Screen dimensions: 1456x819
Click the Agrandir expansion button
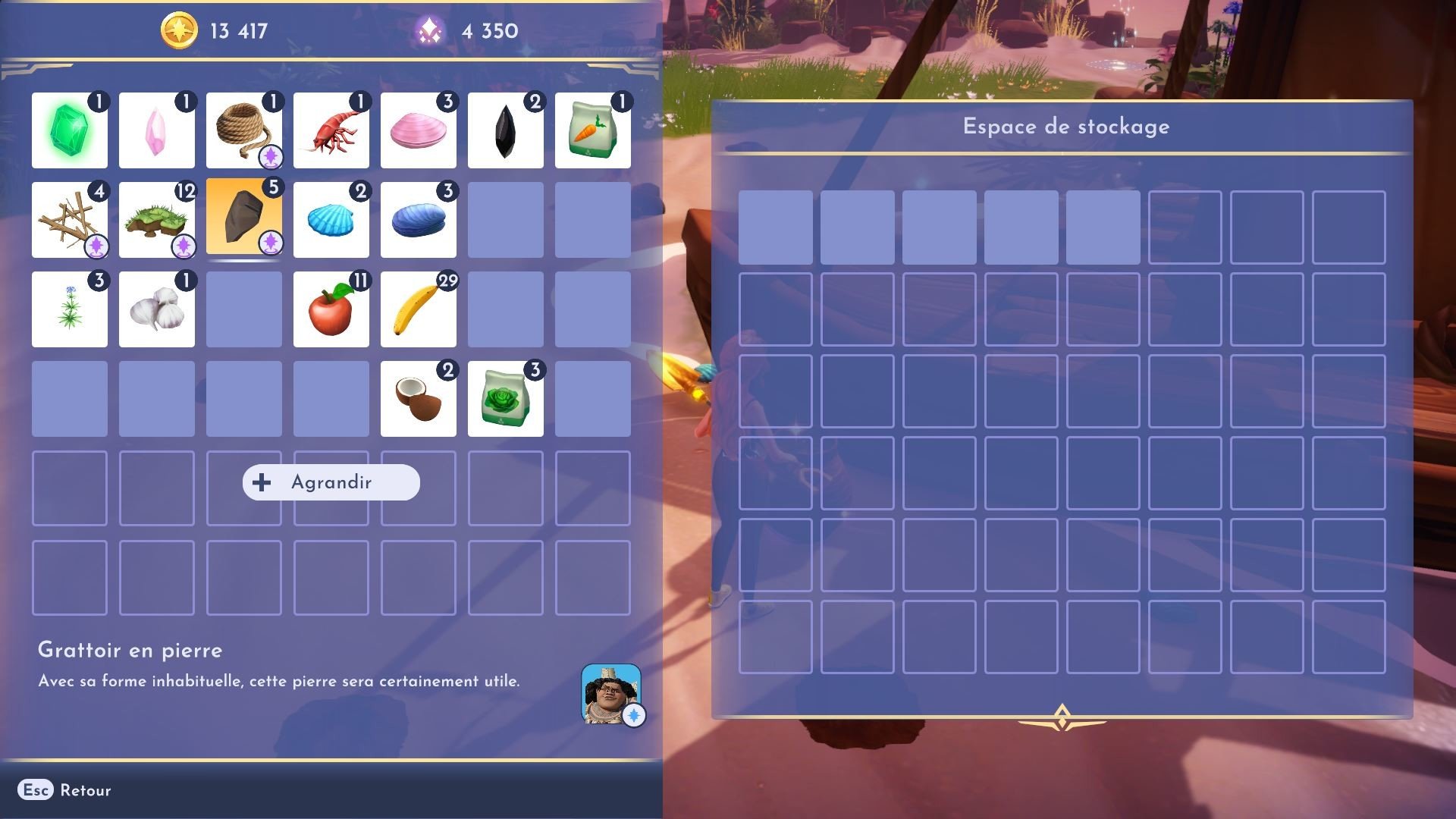330,482
